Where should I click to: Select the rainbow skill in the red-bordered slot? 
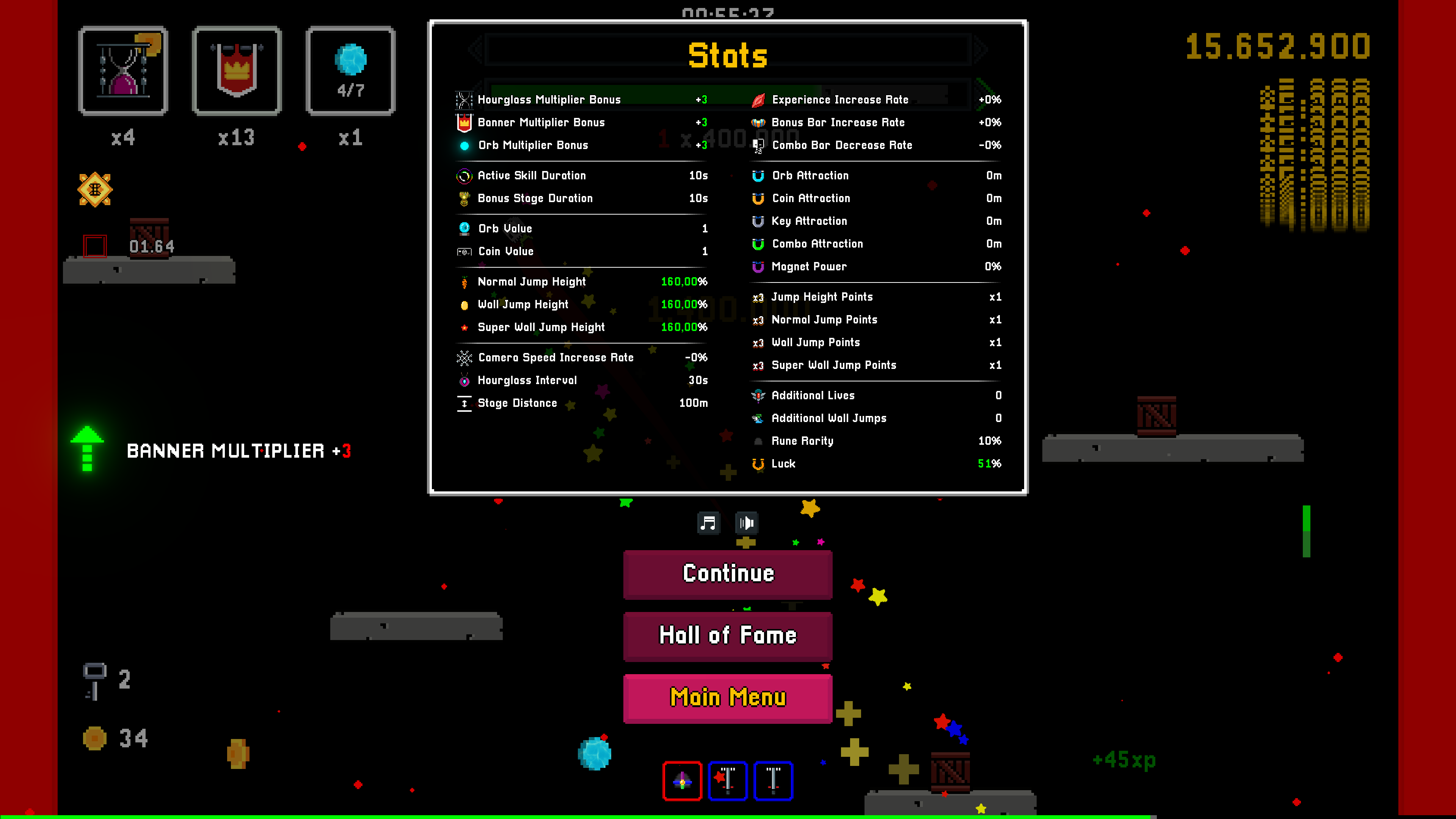682,781
